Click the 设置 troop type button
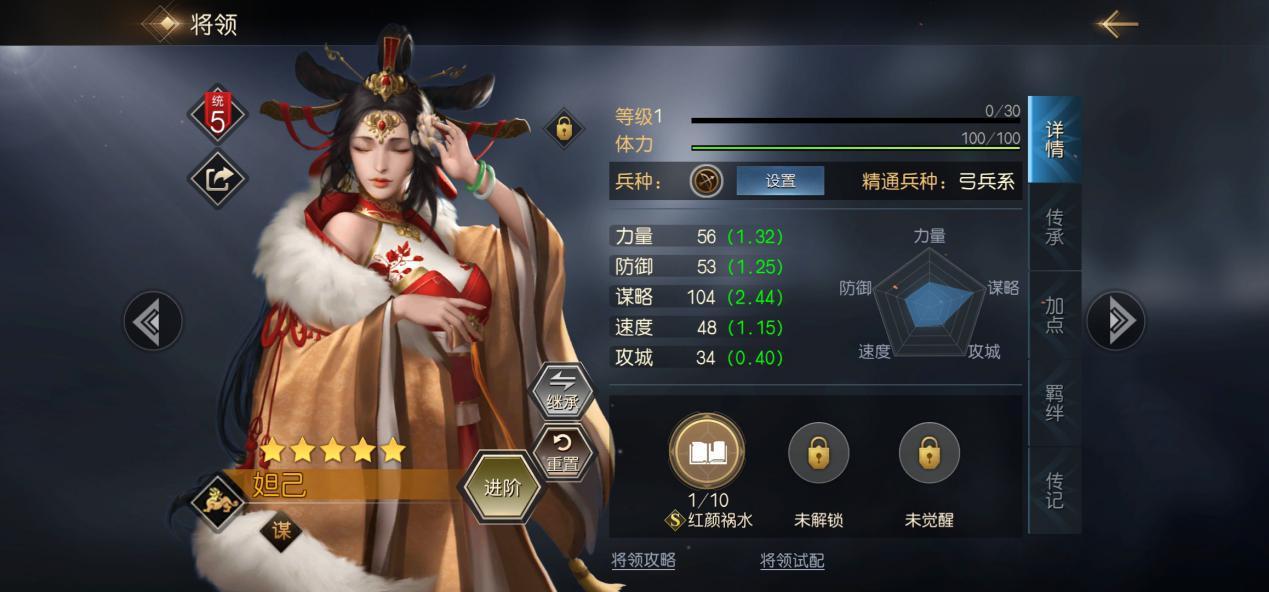 [x=780, y=181]
